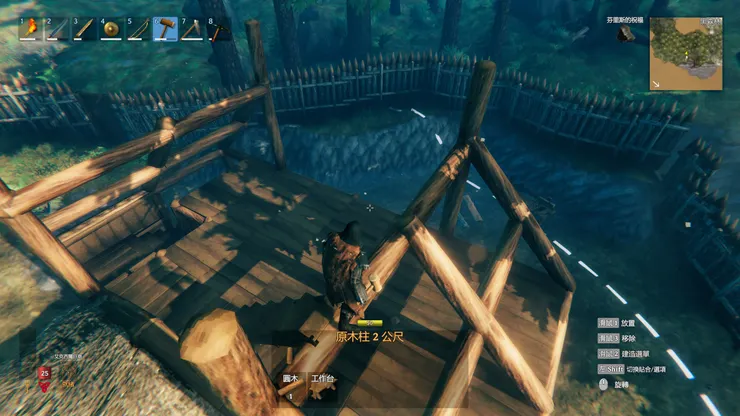Pick the hoe in hotbar slot 7

pyautogui.click(x=193, y=28)
